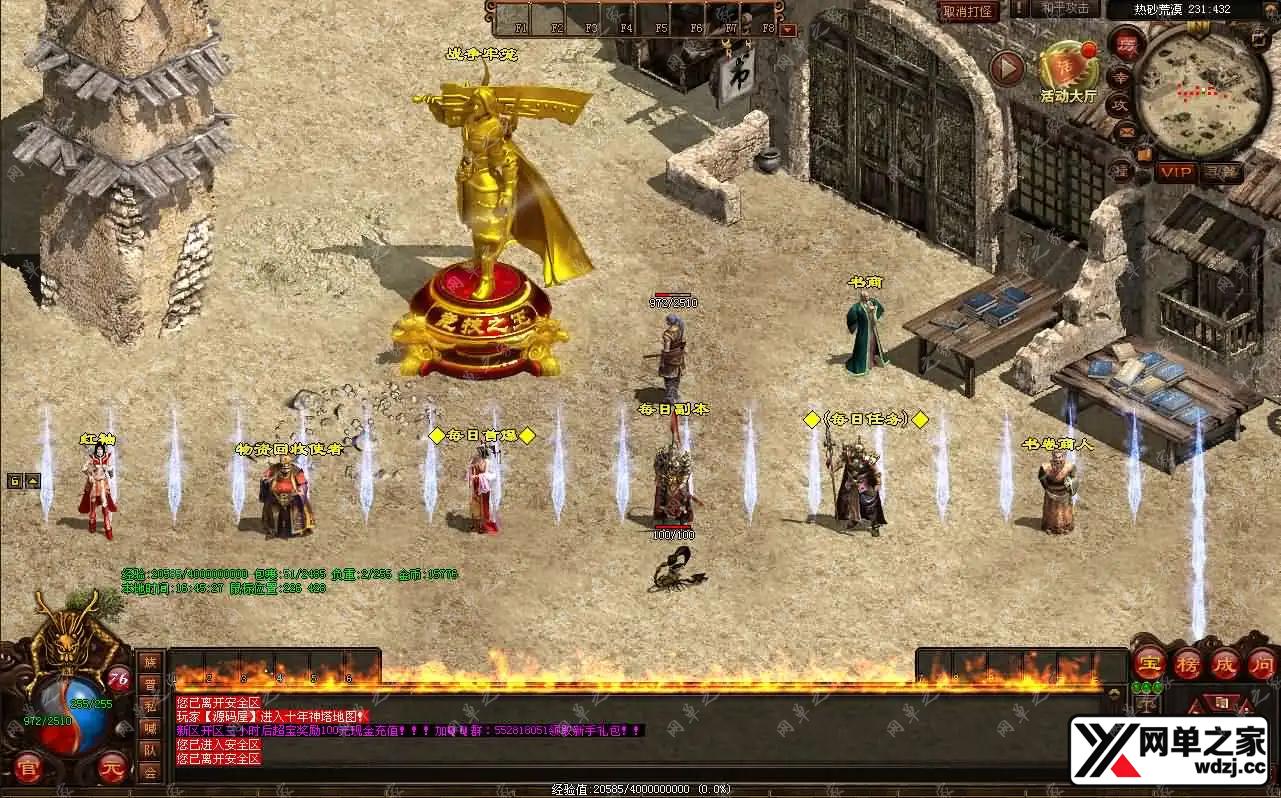Select the 喊 shout channel

[150, 728]
